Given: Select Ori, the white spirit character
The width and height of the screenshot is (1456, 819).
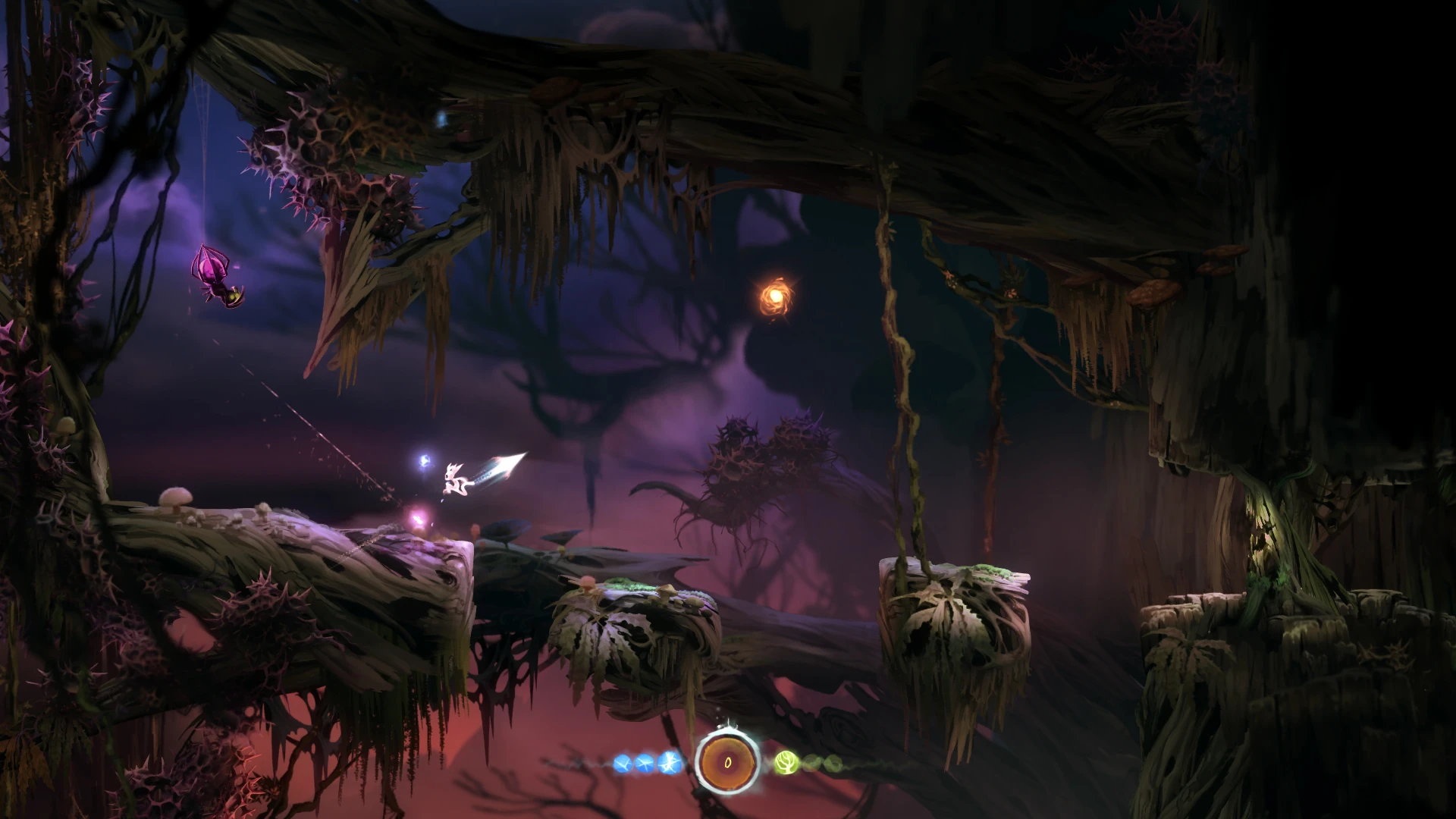Looking at the screenshot, I should click(x=455, y=479).
